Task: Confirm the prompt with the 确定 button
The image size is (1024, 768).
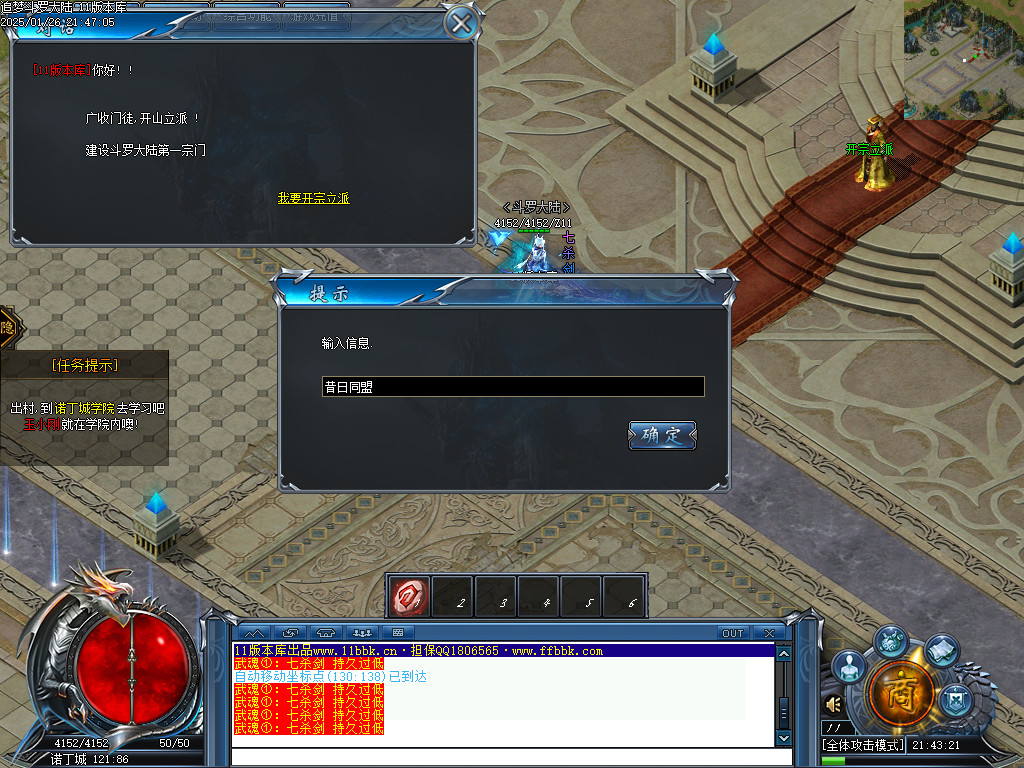Action: 662,435
